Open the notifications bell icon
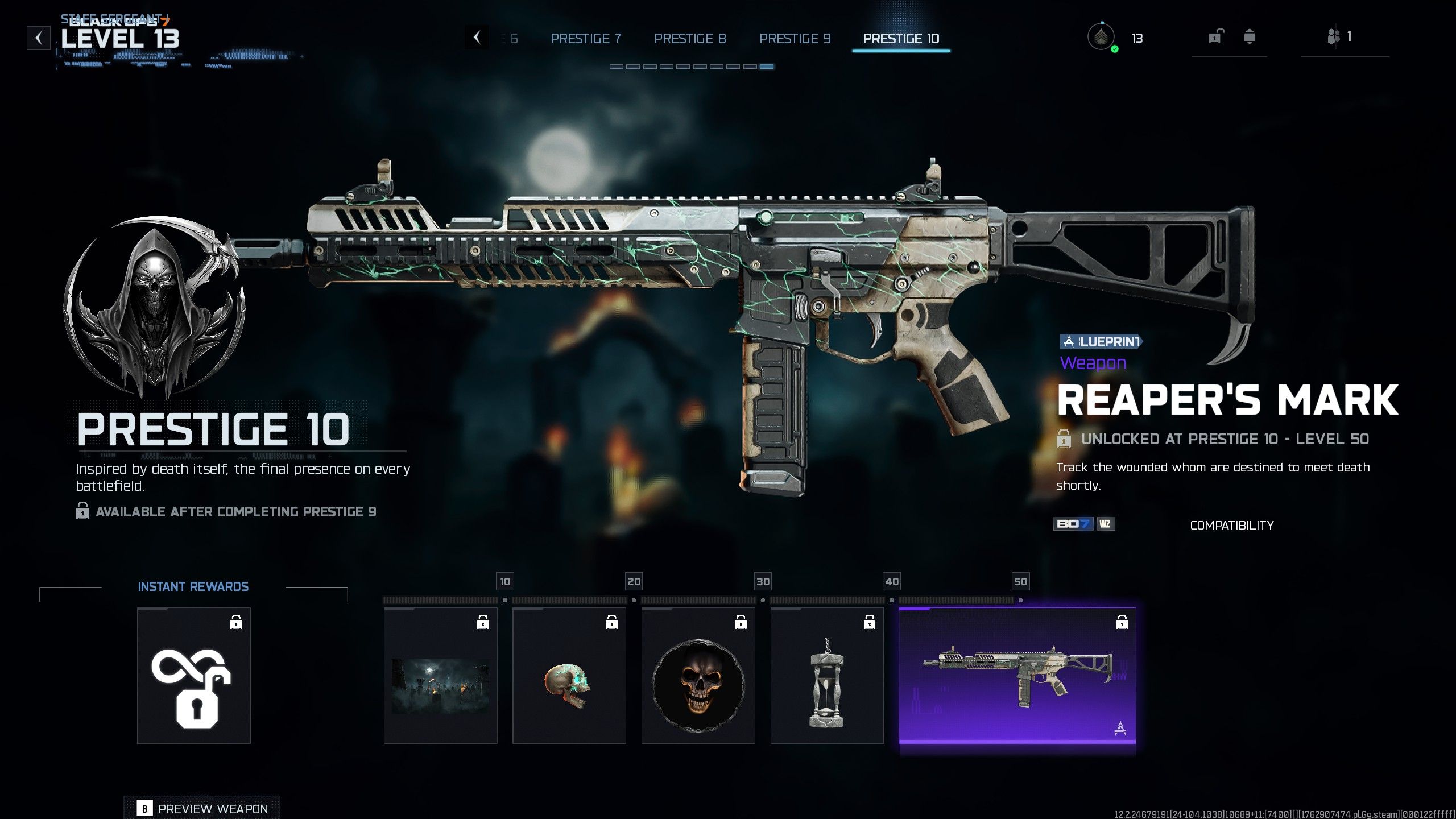This screenshot has width=1456, height=819. [x=1250, y=38]
